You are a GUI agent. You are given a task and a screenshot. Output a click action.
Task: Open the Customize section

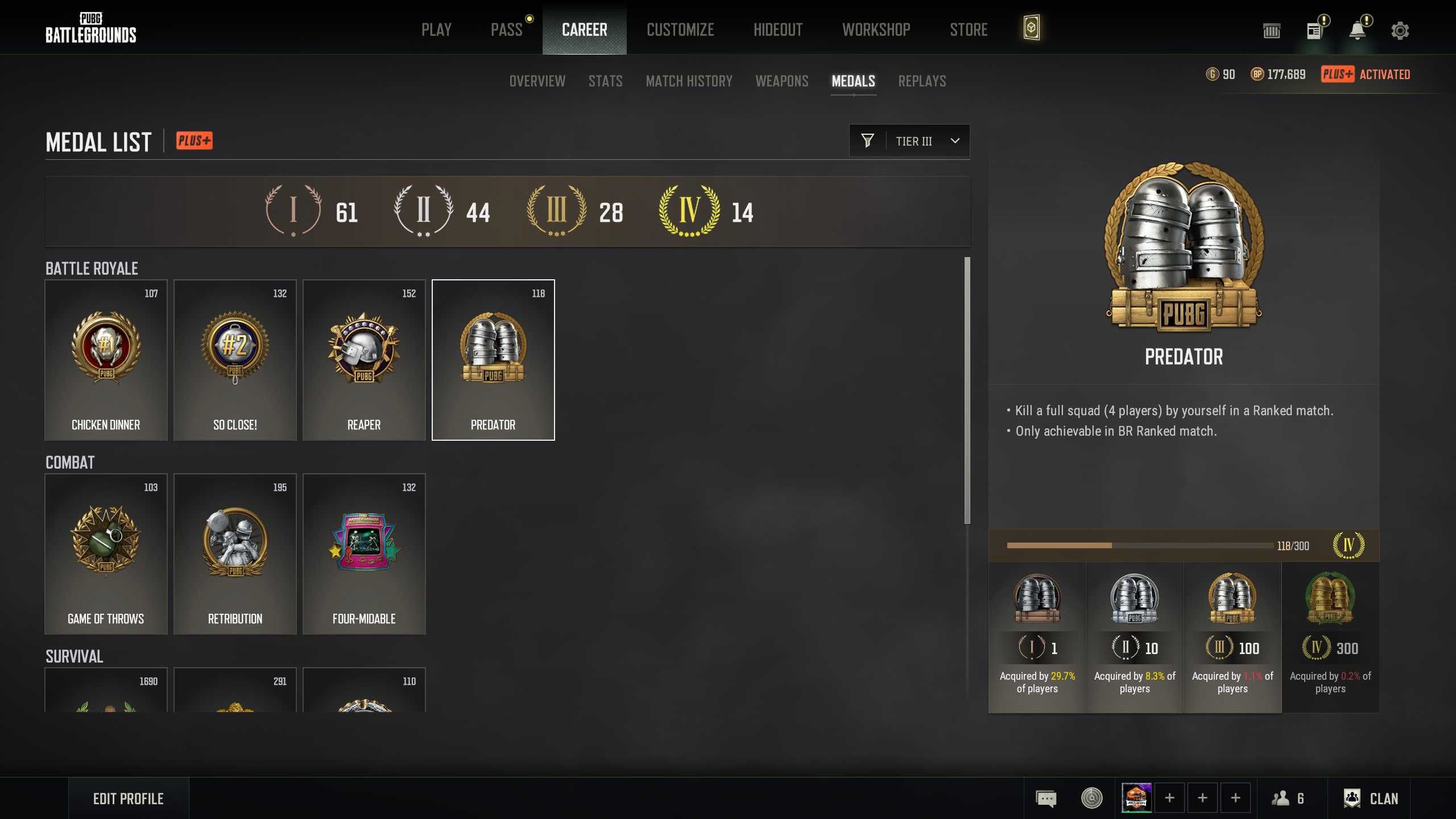[680, 30]
